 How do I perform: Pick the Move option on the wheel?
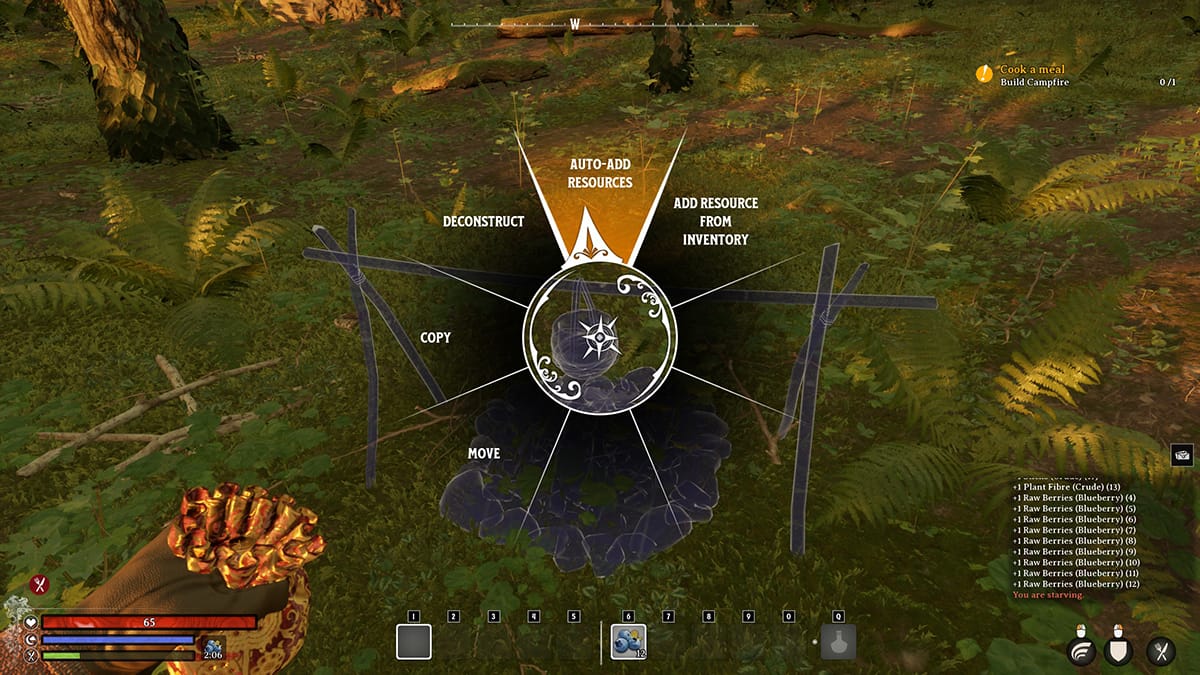pyautogui.click(x=484, y=454)
